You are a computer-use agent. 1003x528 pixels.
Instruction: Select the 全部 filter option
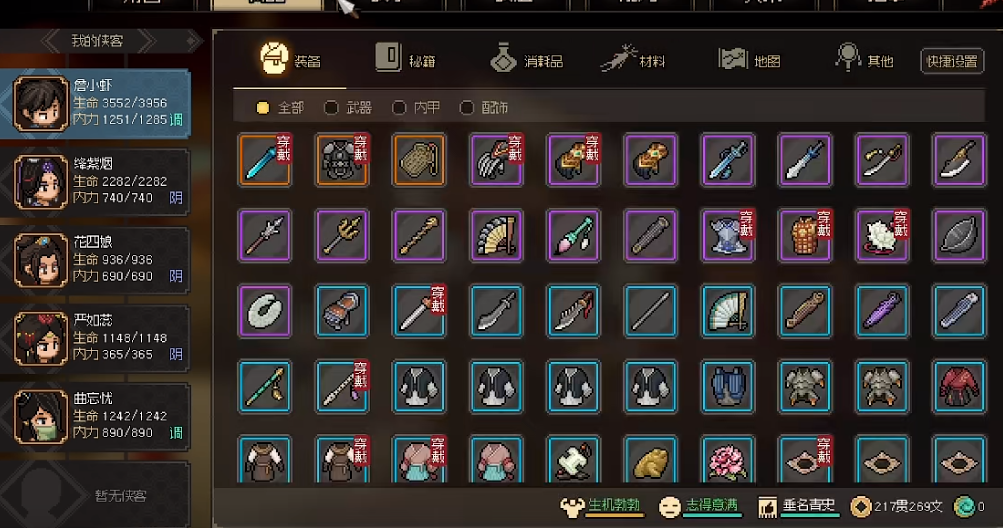279,107
